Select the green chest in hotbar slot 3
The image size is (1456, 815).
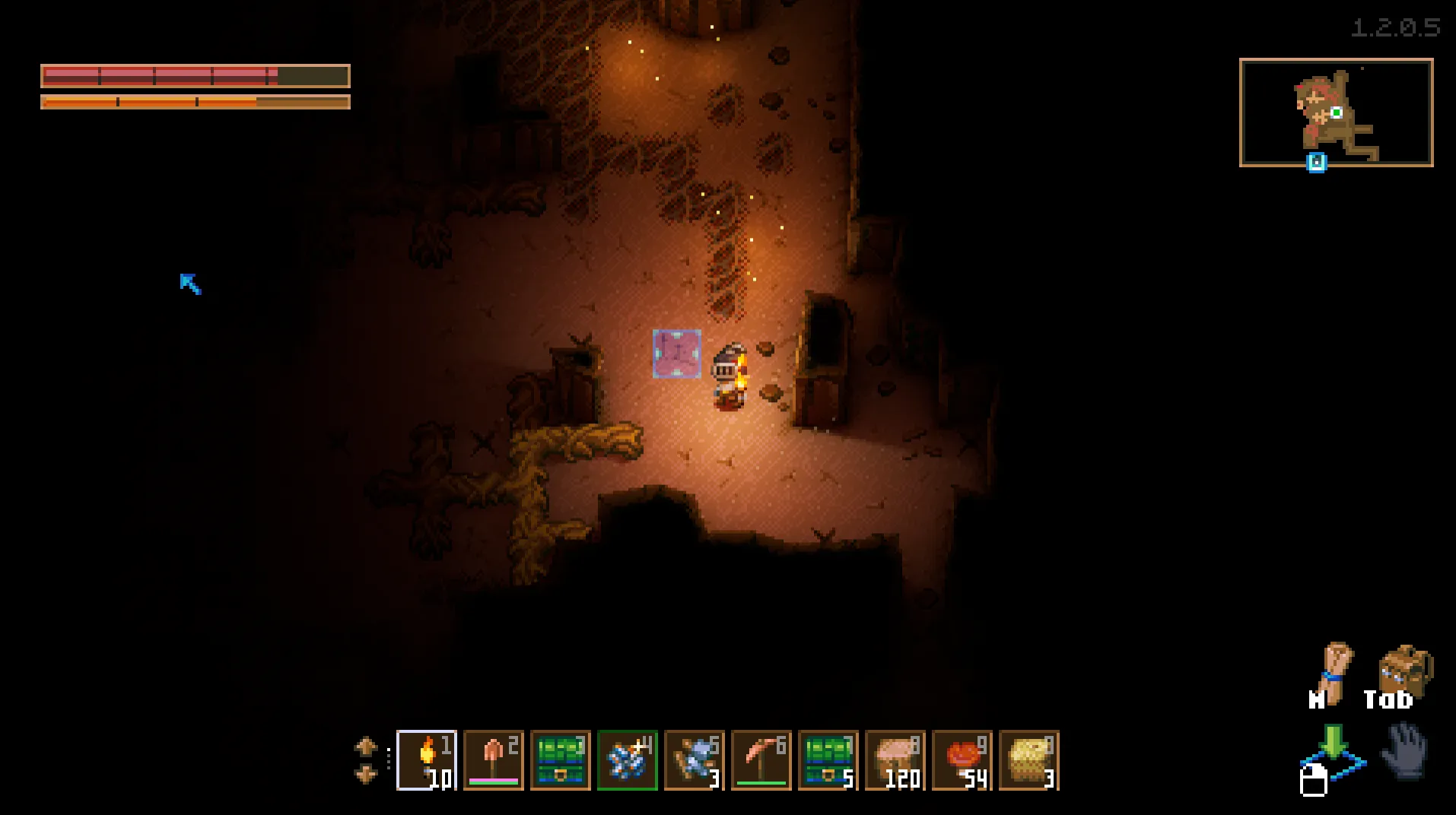(x=561, y=760)
